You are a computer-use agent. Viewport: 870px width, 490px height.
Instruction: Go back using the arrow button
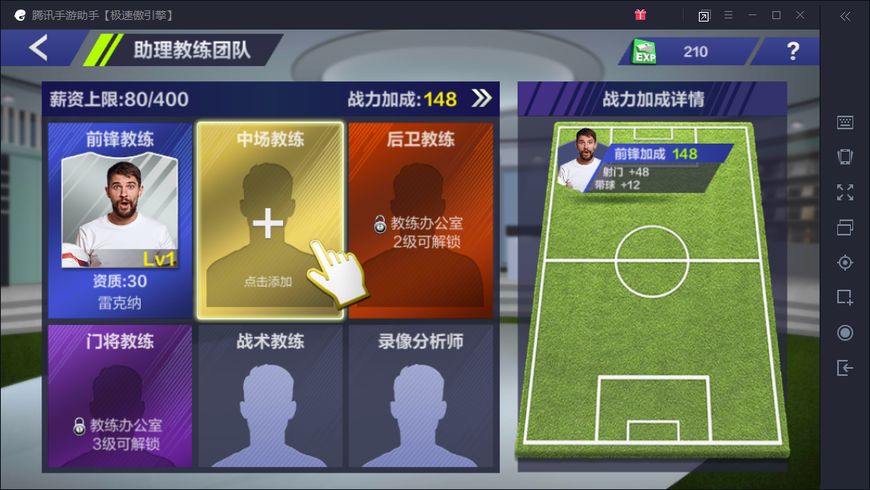tap(38, 48)
